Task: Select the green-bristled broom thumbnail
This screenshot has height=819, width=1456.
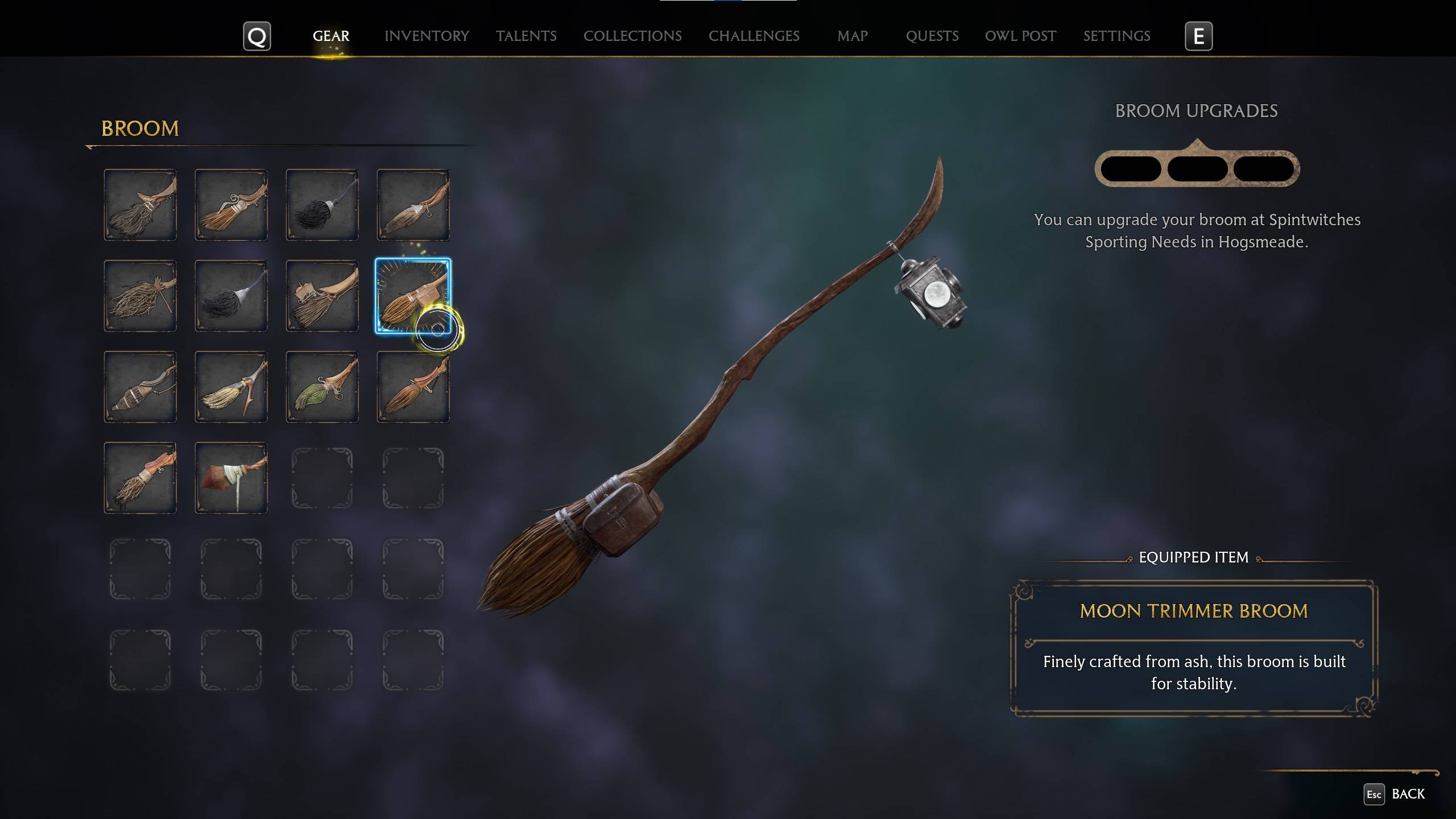Action: [322, 387]
